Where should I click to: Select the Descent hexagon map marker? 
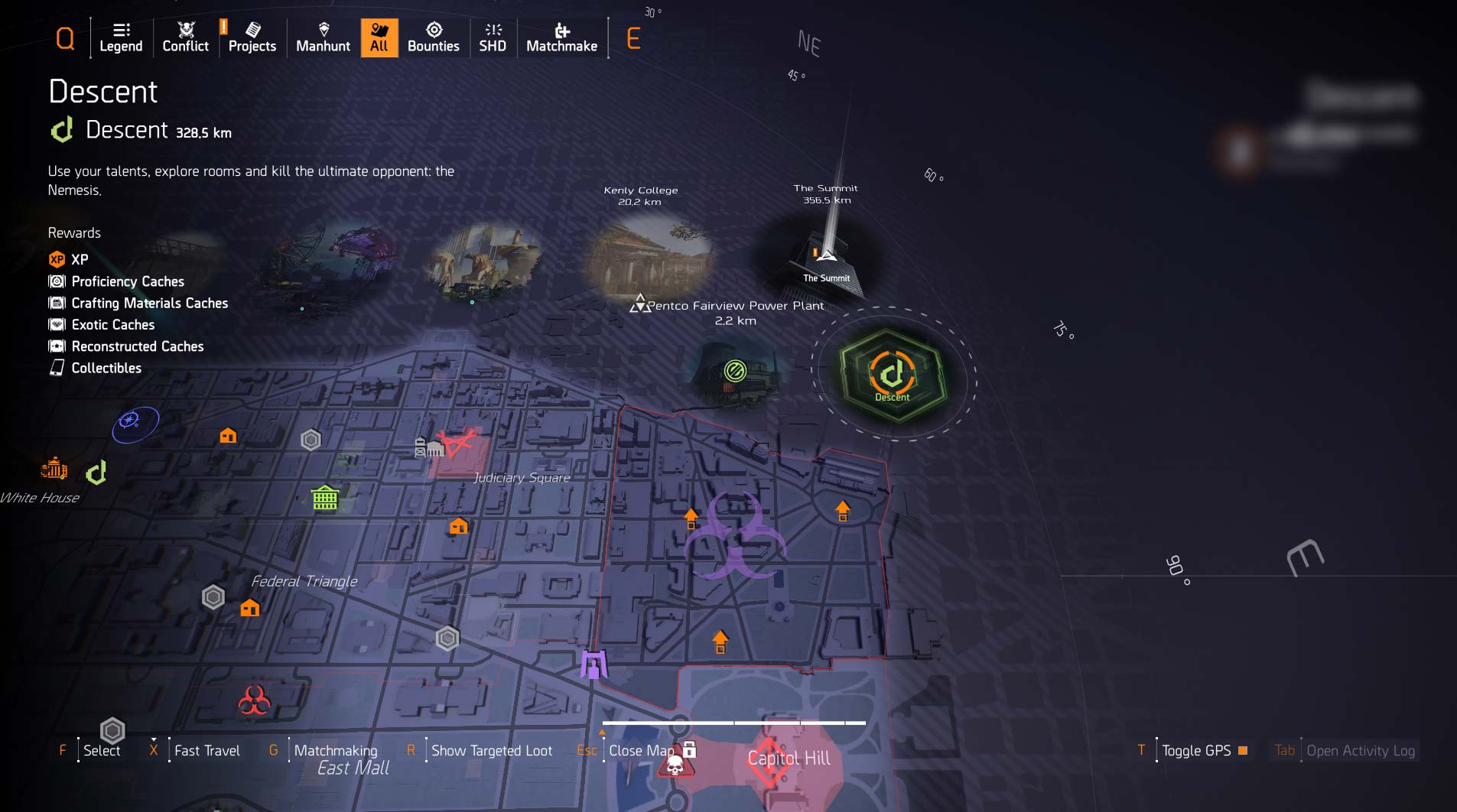[x=892, y=375]
